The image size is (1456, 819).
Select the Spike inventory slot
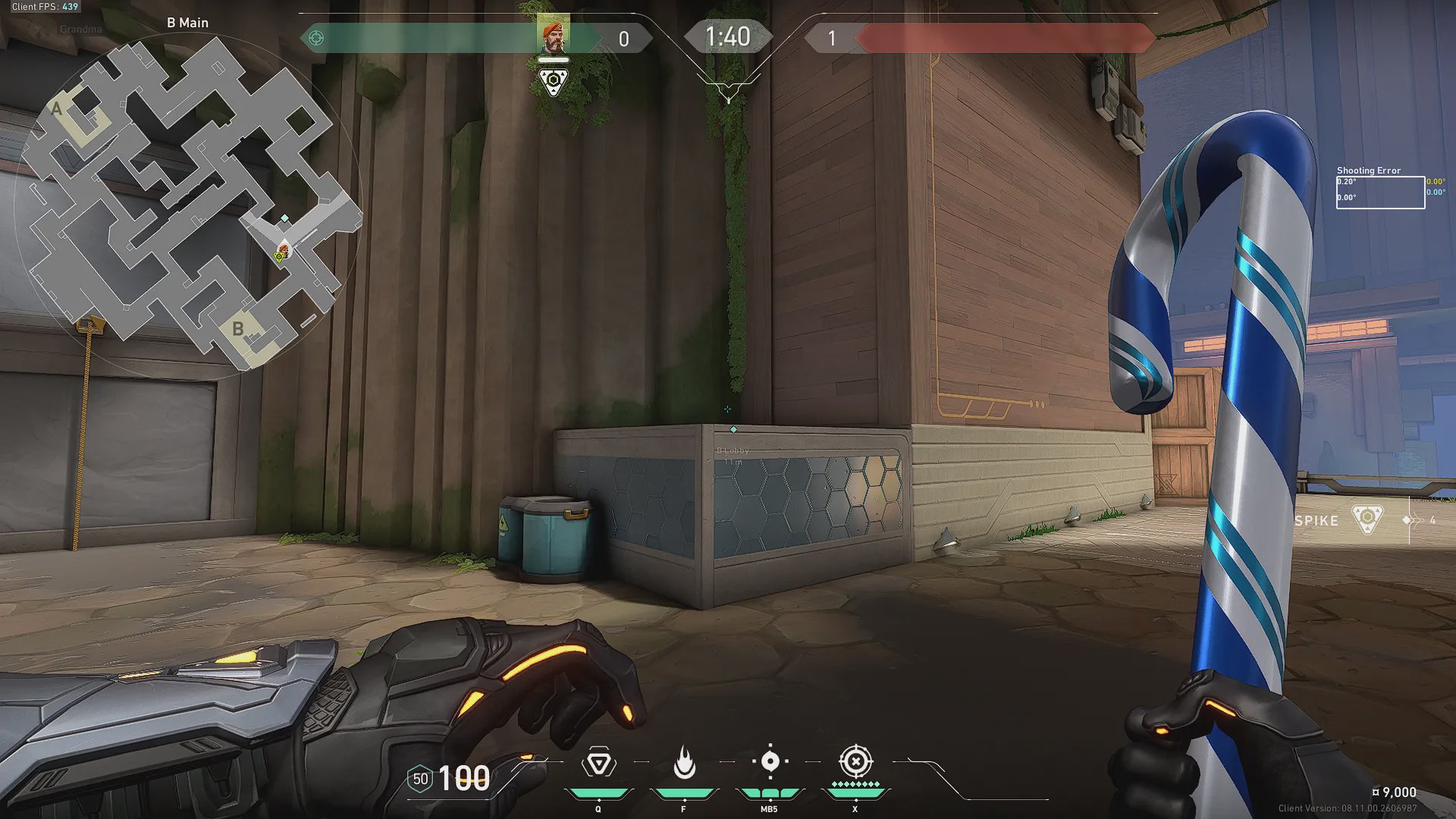pos(1367,520)
